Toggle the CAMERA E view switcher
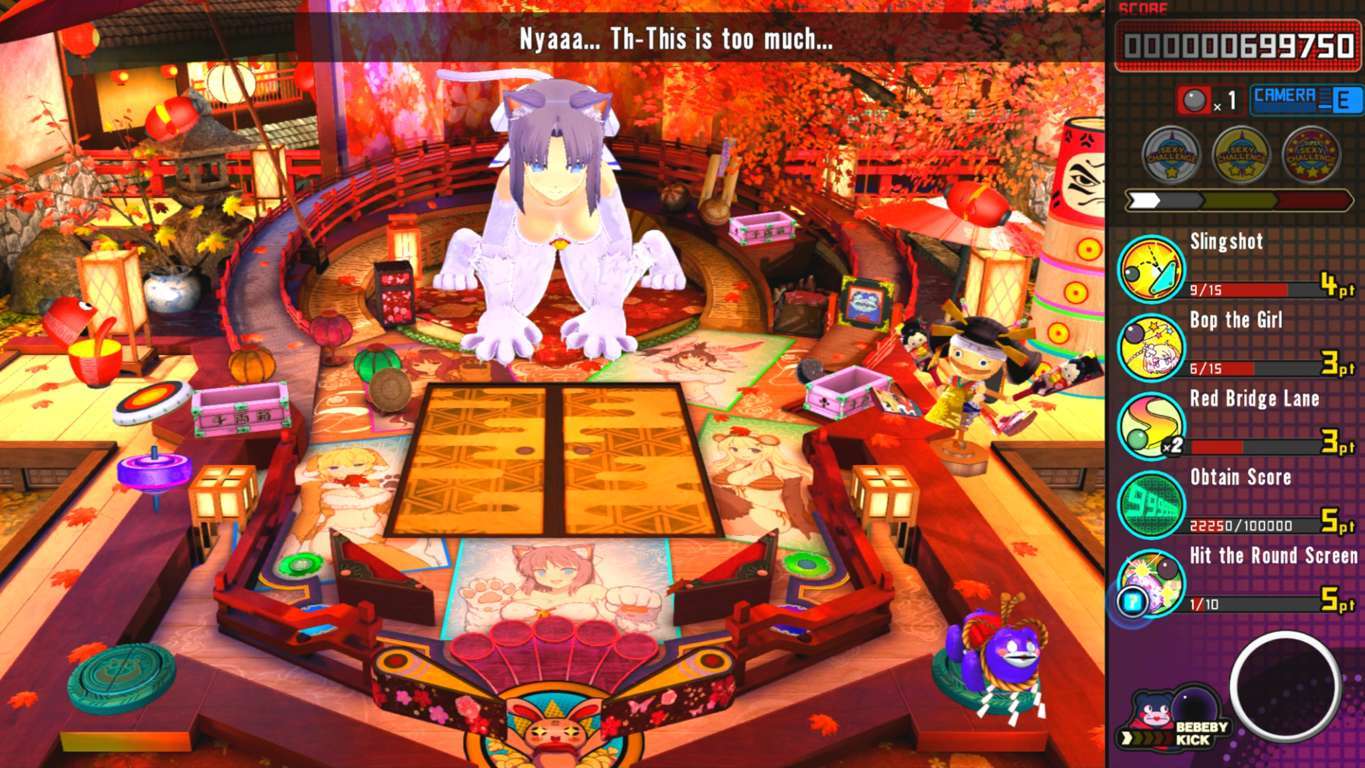Image resolution: width=1365 pixels, height=768 pixels. click(x=1290, y=97)
